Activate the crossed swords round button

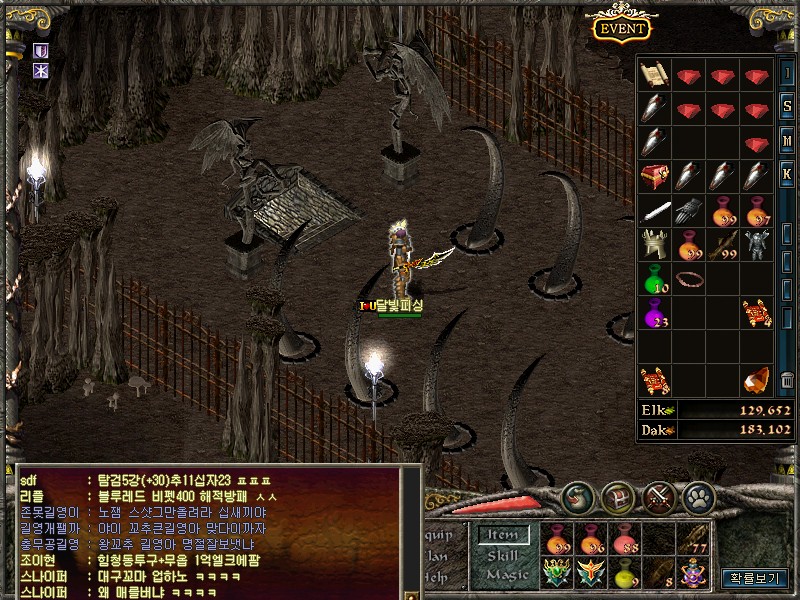point(658,495)
